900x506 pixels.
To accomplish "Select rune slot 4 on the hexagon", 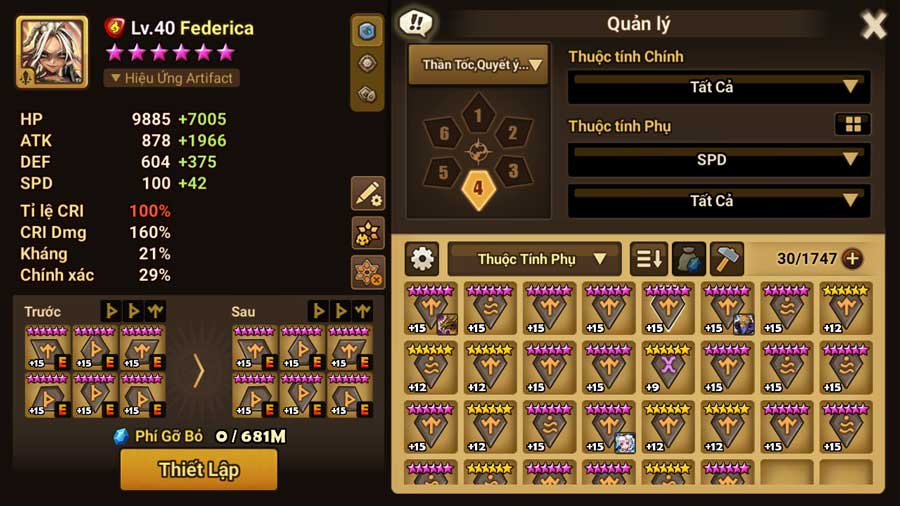I will tap(478, 187).
